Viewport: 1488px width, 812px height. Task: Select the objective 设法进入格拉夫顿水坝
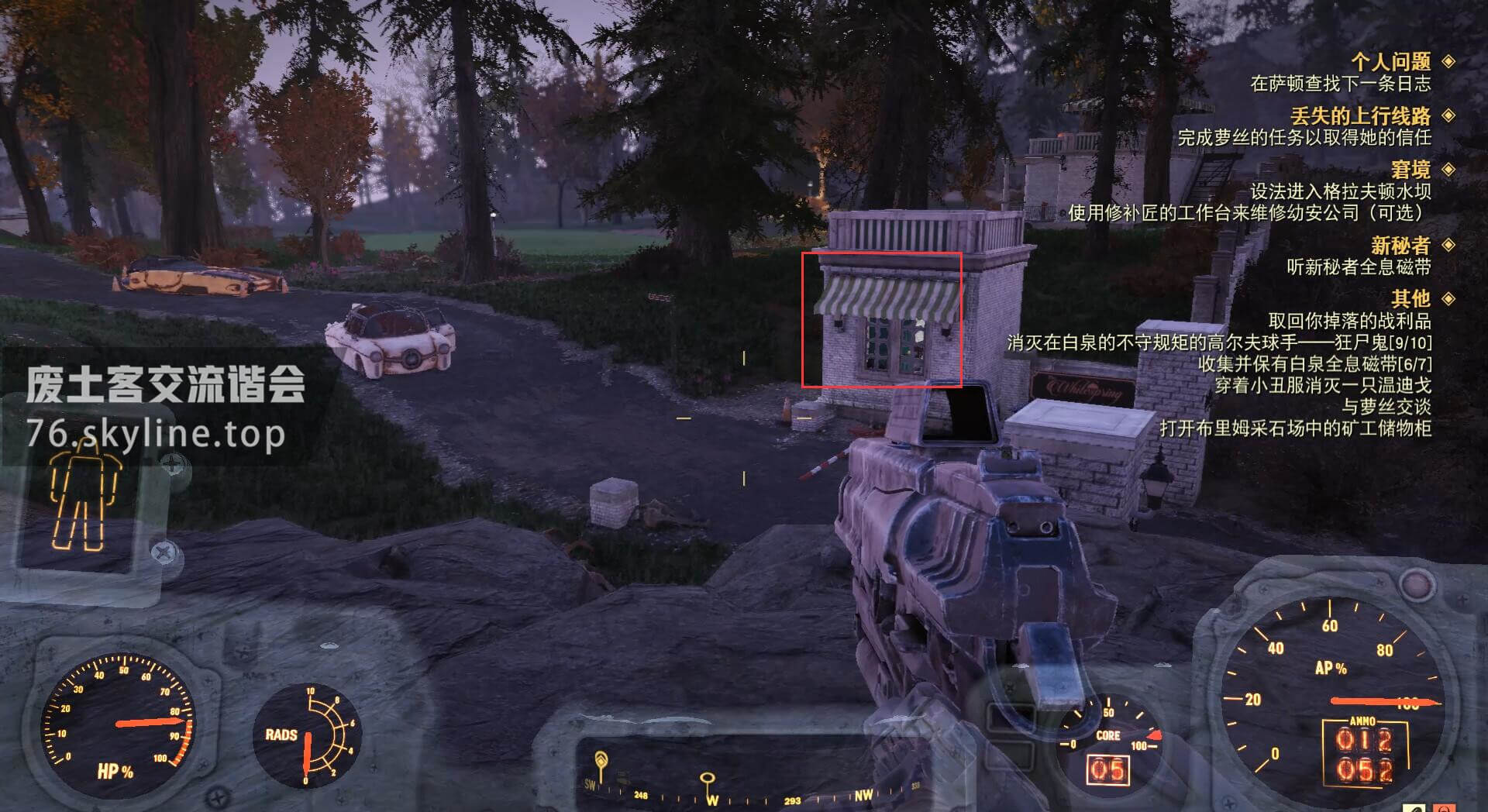[x=1340, y=191]
